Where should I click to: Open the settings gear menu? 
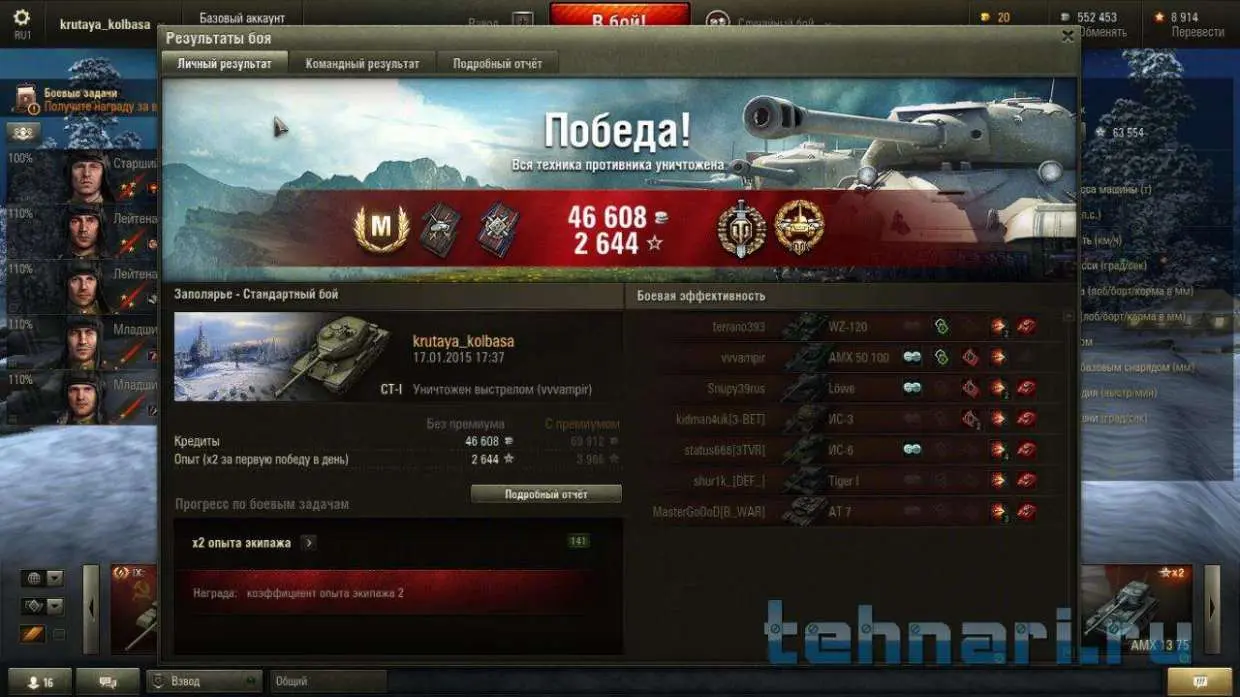[21, 18]
